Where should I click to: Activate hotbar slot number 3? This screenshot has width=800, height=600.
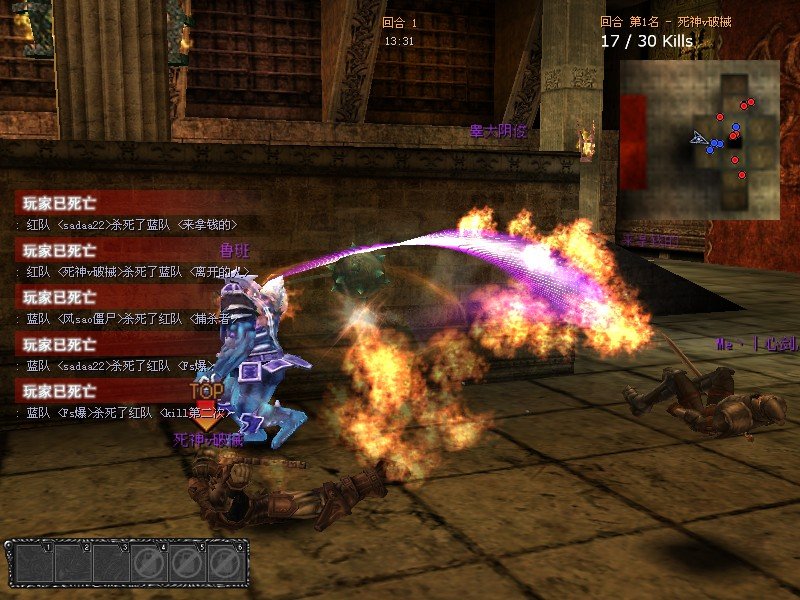[x=110, y=565]
